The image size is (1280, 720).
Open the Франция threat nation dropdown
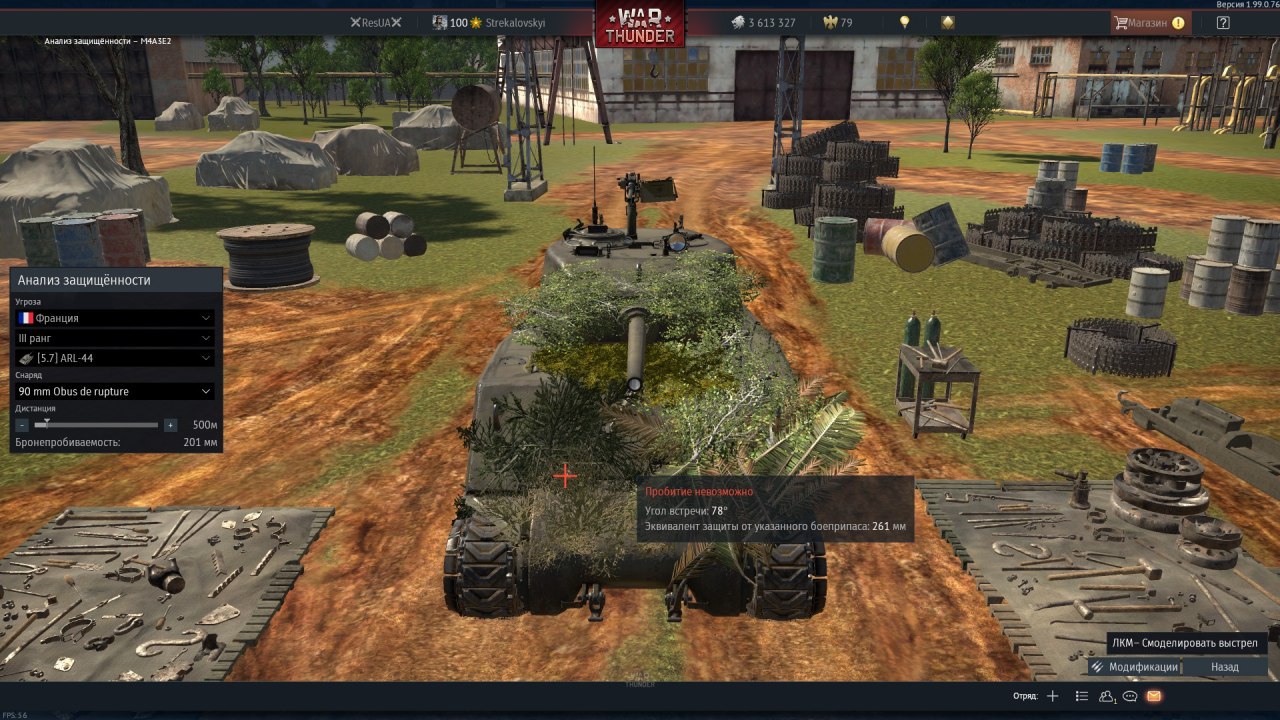point(115,318)
